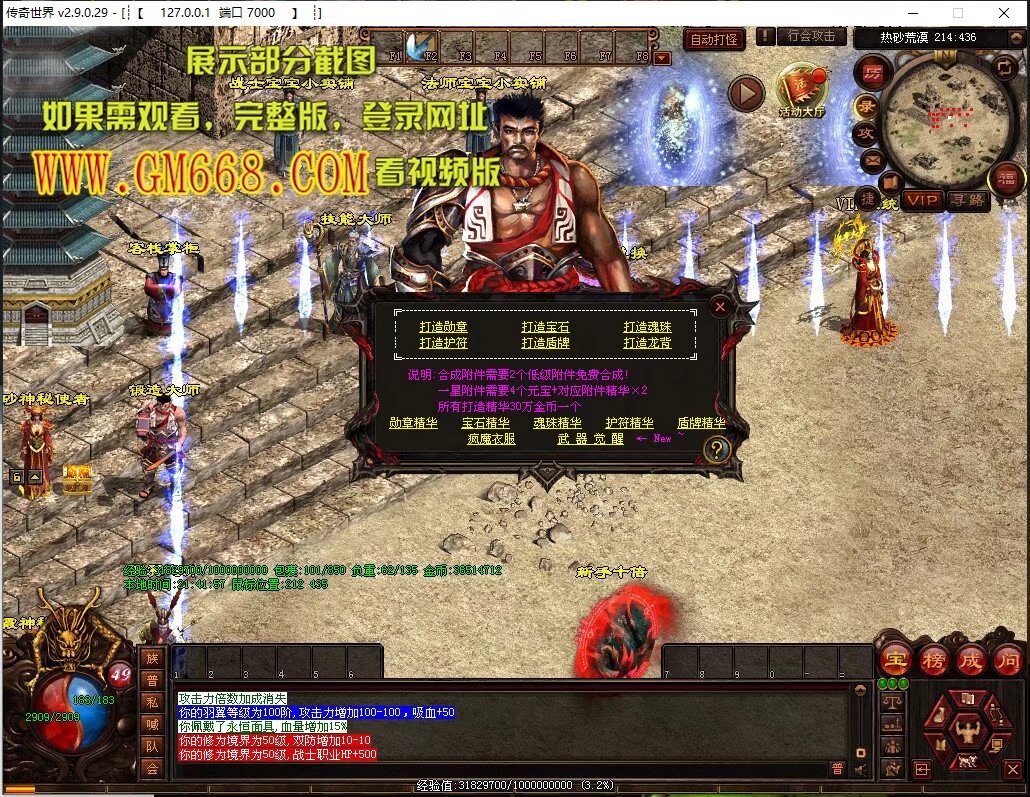
Task: Buy 宝石精华 from the dialog
Action: click(486, 423)
